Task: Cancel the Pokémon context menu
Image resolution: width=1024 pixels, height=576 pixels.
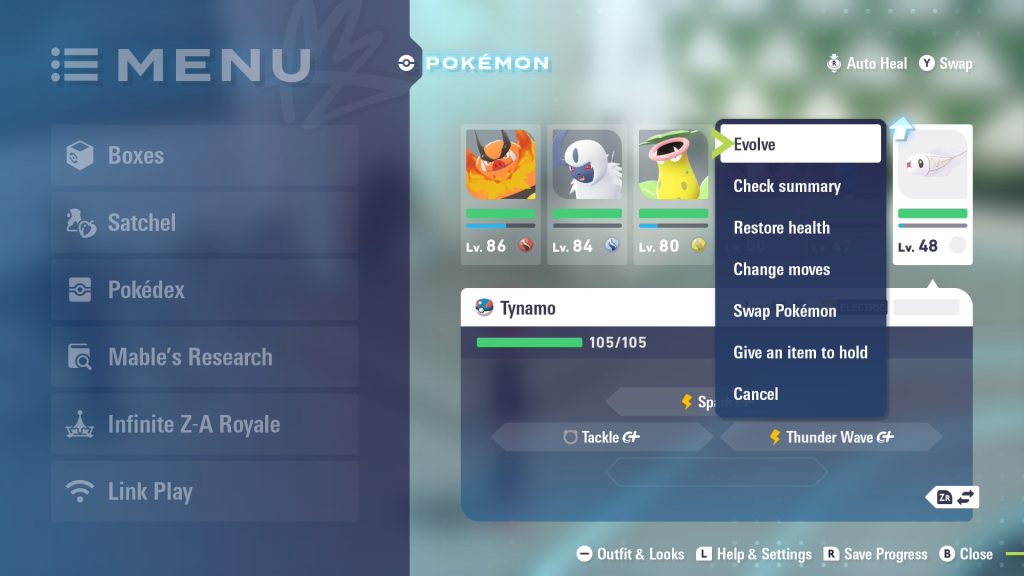Action: click(x=800, y=394)
